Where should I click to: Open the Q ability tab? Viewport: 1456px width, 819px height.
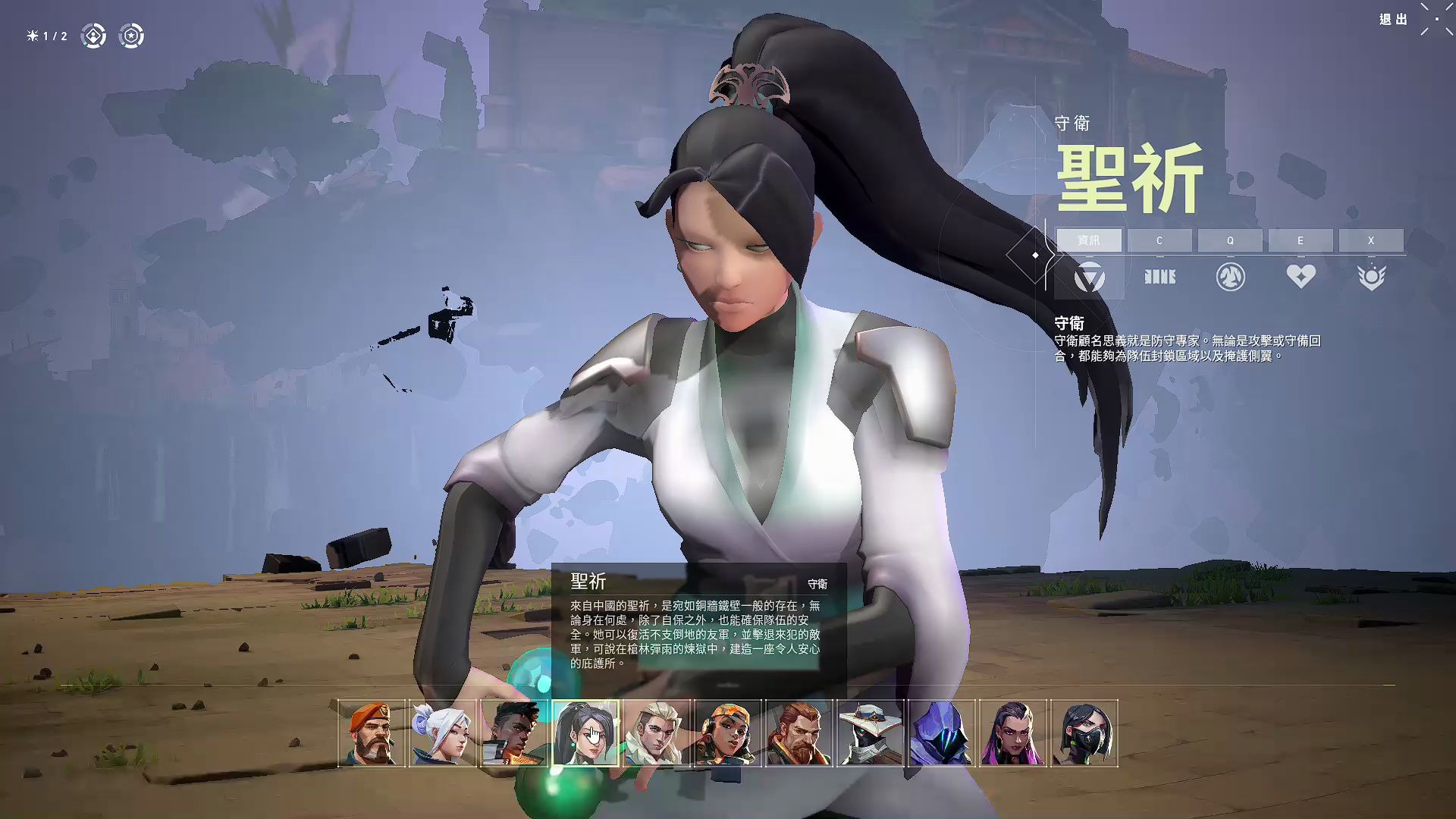1229,240
